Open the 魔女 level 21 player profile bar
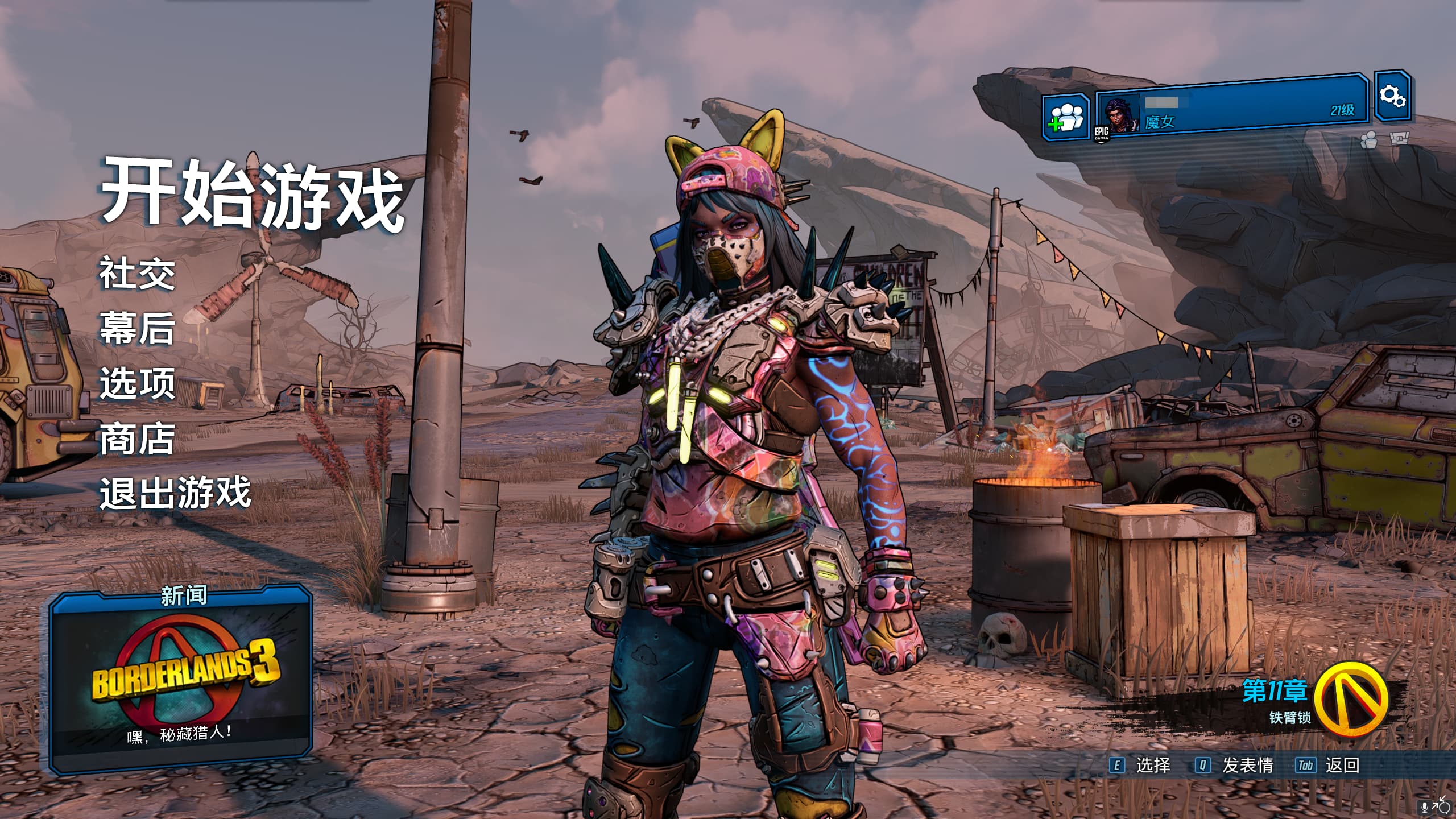 point(1231,107)
